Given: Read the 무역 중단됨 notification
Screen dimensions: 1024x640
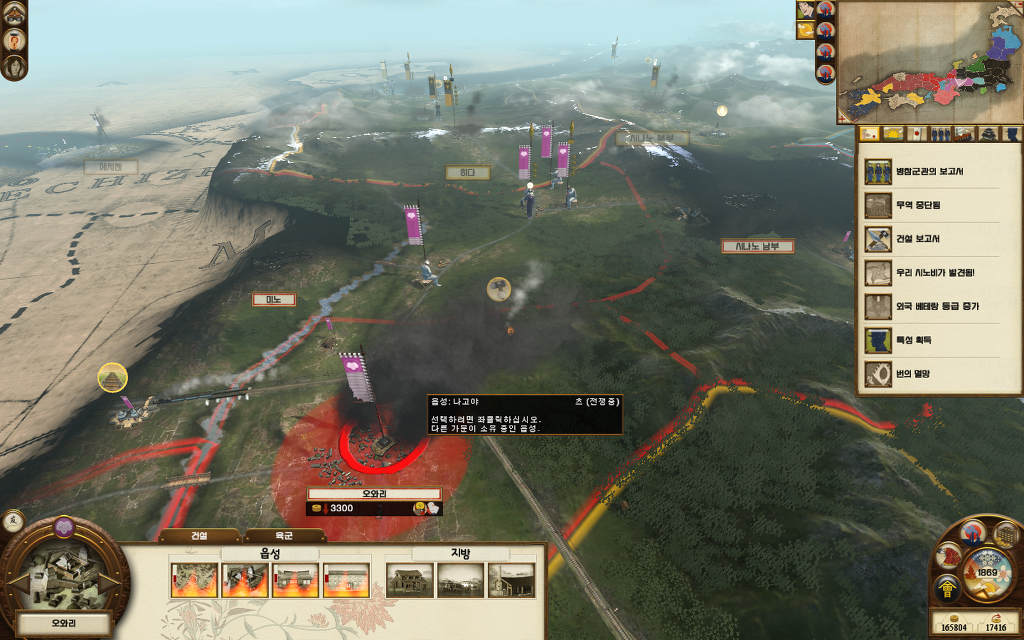Looking at the screenshot, I should 939,205.
